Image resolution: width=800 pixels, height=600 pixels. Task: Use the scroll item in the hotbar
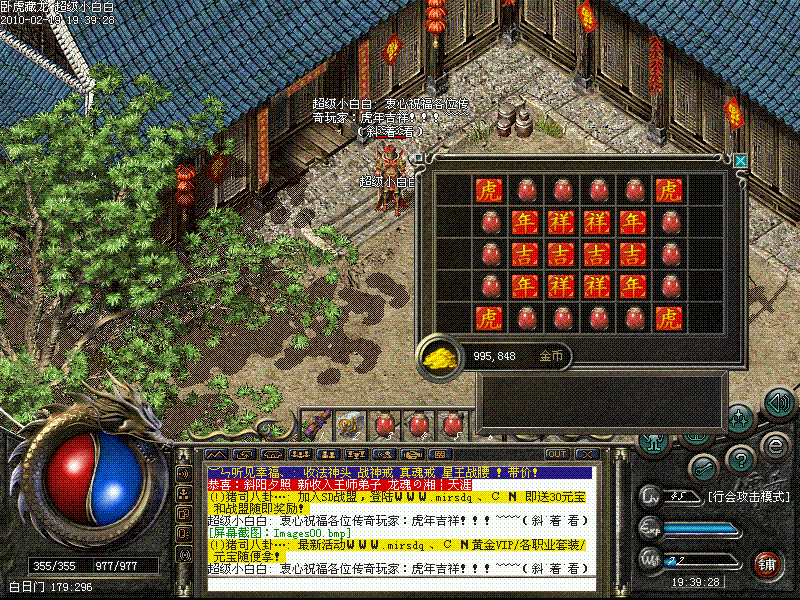coord(349,425)
